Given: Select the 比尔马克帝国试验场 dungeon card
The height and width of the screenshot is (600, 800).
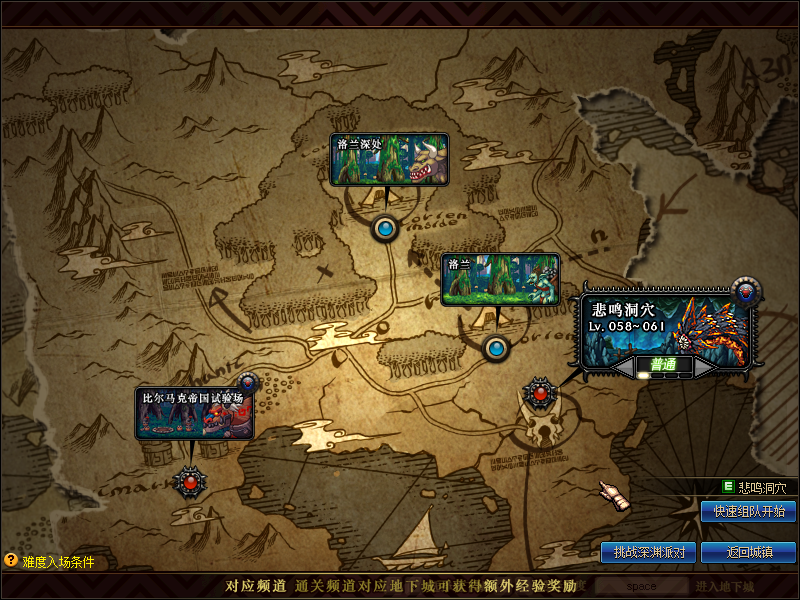Looking at the screenshot, I should pos(195,414).
